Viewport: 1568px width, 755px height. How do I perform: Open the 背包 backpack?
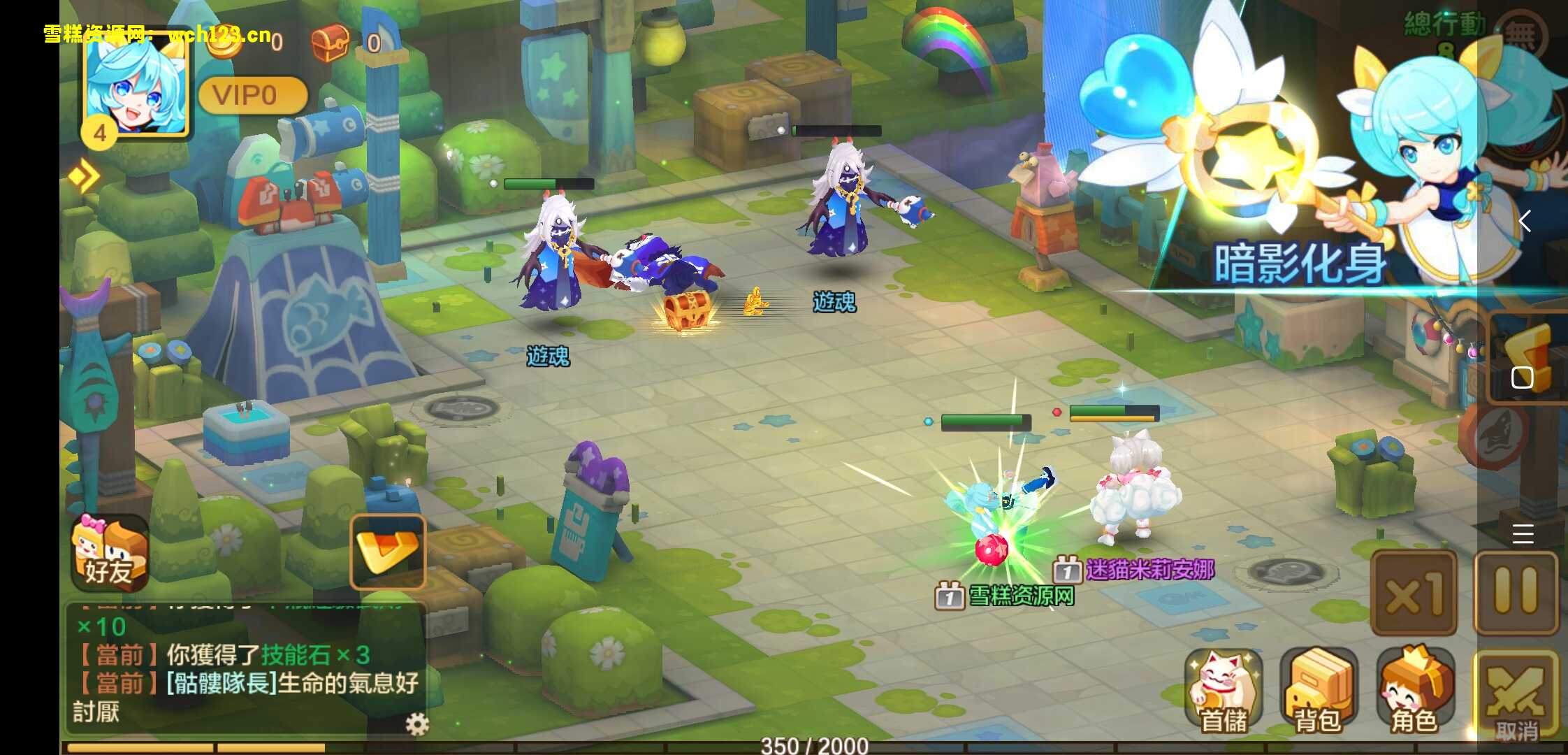pyautogui.click(x=1319, y=690)
